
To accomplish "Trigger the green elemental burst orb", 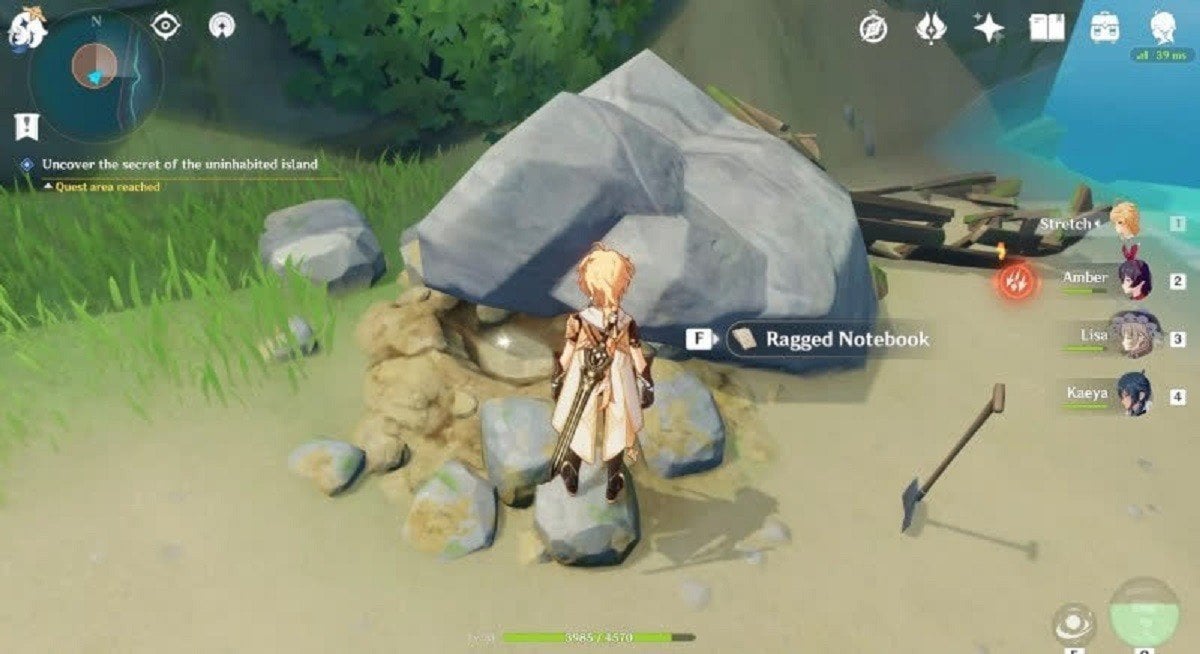I will click(1144, 612).
